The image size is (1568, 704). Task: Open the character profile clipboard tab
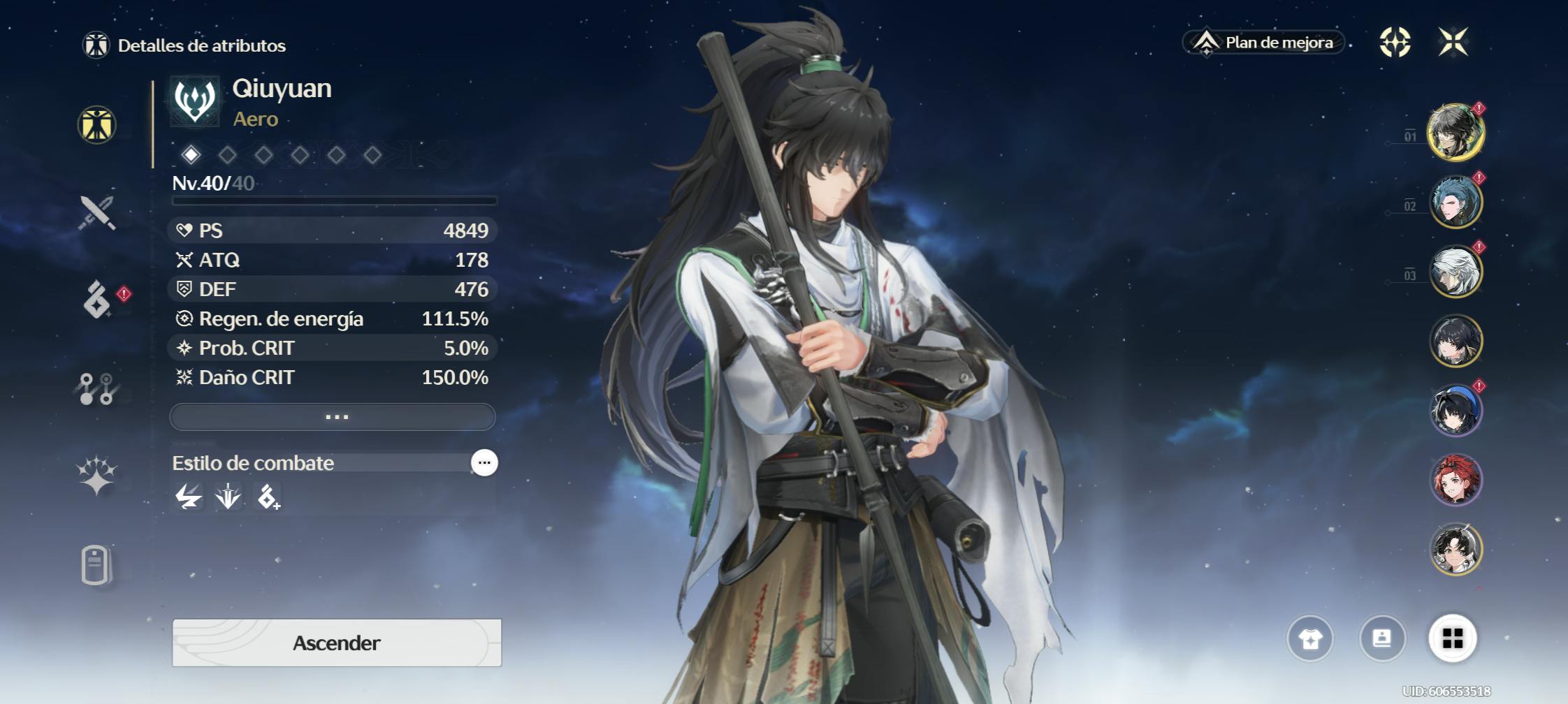tap(96, 564)
